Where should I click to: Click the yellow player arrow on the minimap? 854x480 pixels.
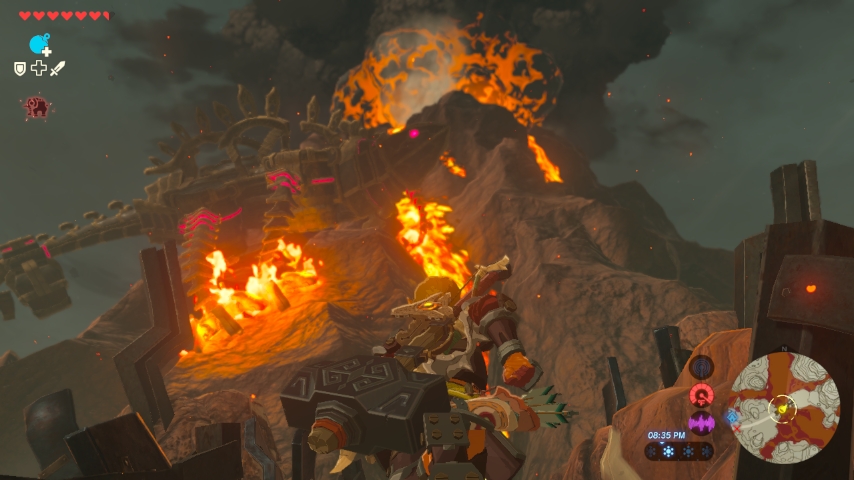click(x=780, y=408)
